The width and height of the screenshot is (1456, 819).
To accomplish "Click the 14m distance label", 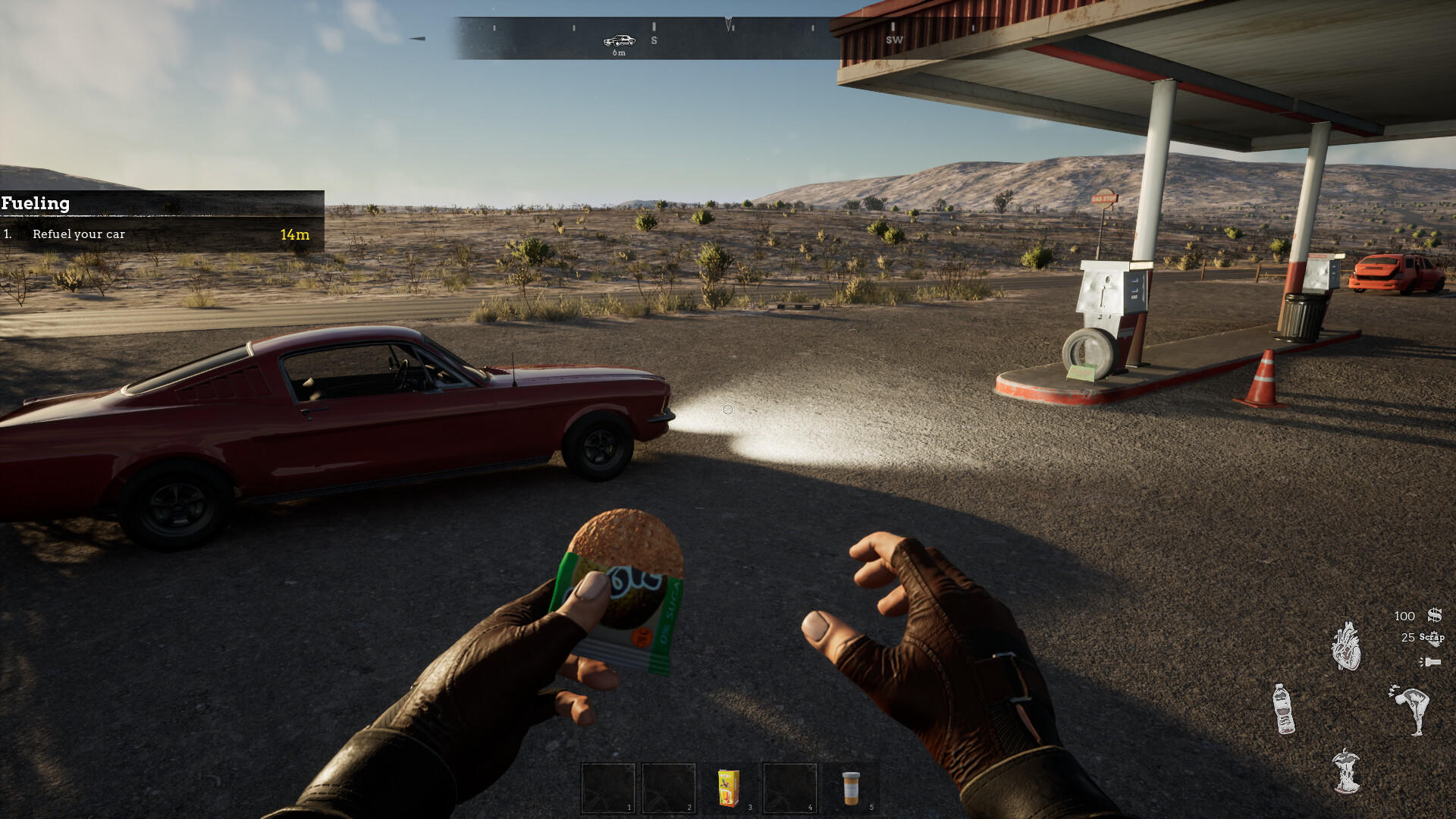I will pos(294,234).
